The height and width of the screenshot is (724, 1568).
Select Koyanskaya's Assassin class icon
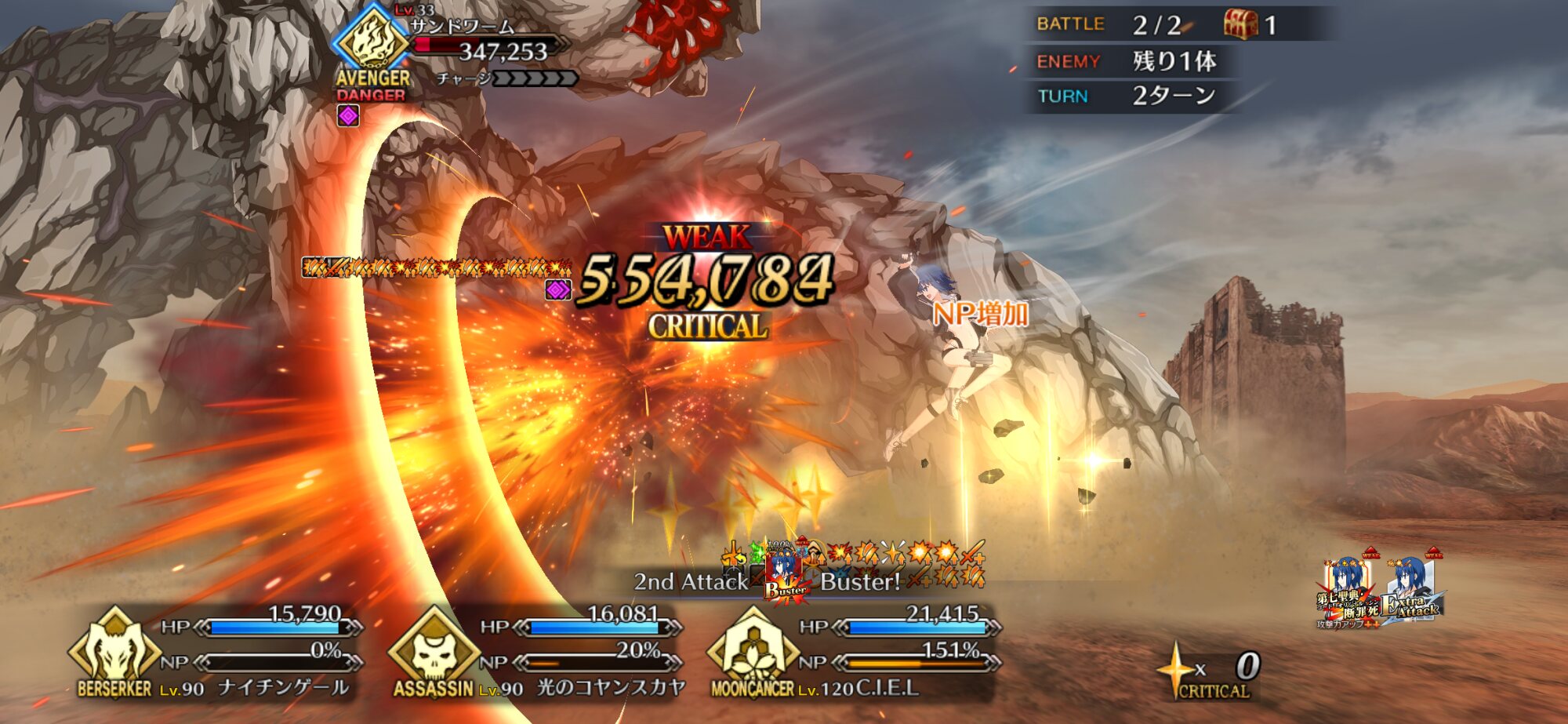point(434,649)
